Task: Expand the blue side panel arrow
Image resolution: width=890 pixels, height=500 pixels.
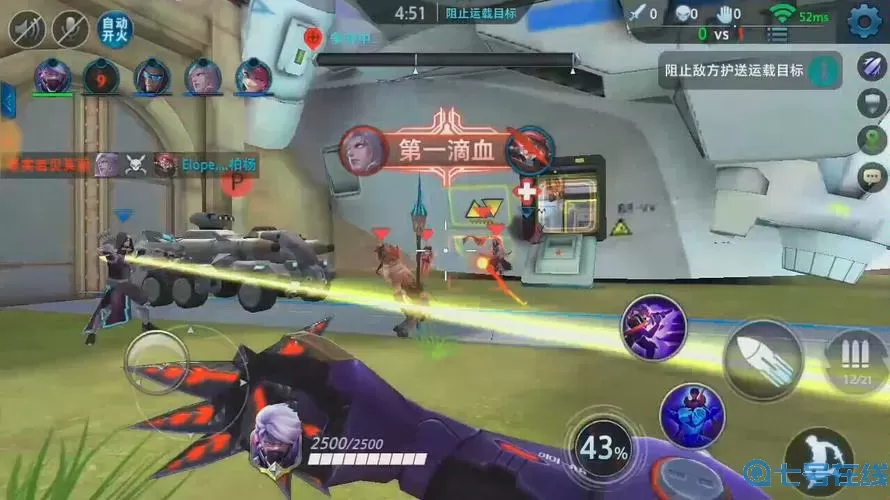Action: pos(7,100)
